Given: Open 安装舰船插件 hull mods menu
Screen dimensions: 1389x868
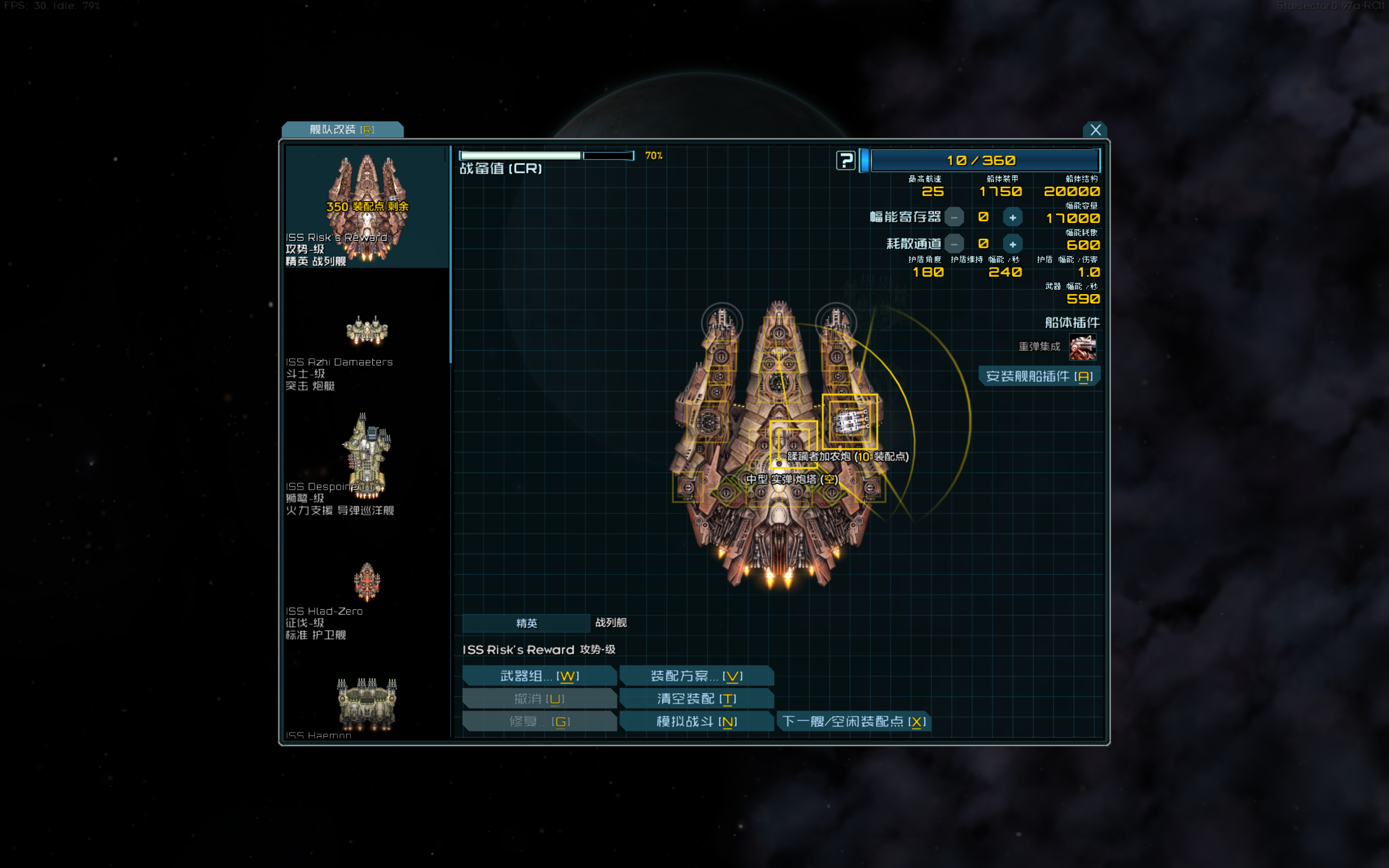Looking at the screenshot, I should click(x=1039, y=376).
